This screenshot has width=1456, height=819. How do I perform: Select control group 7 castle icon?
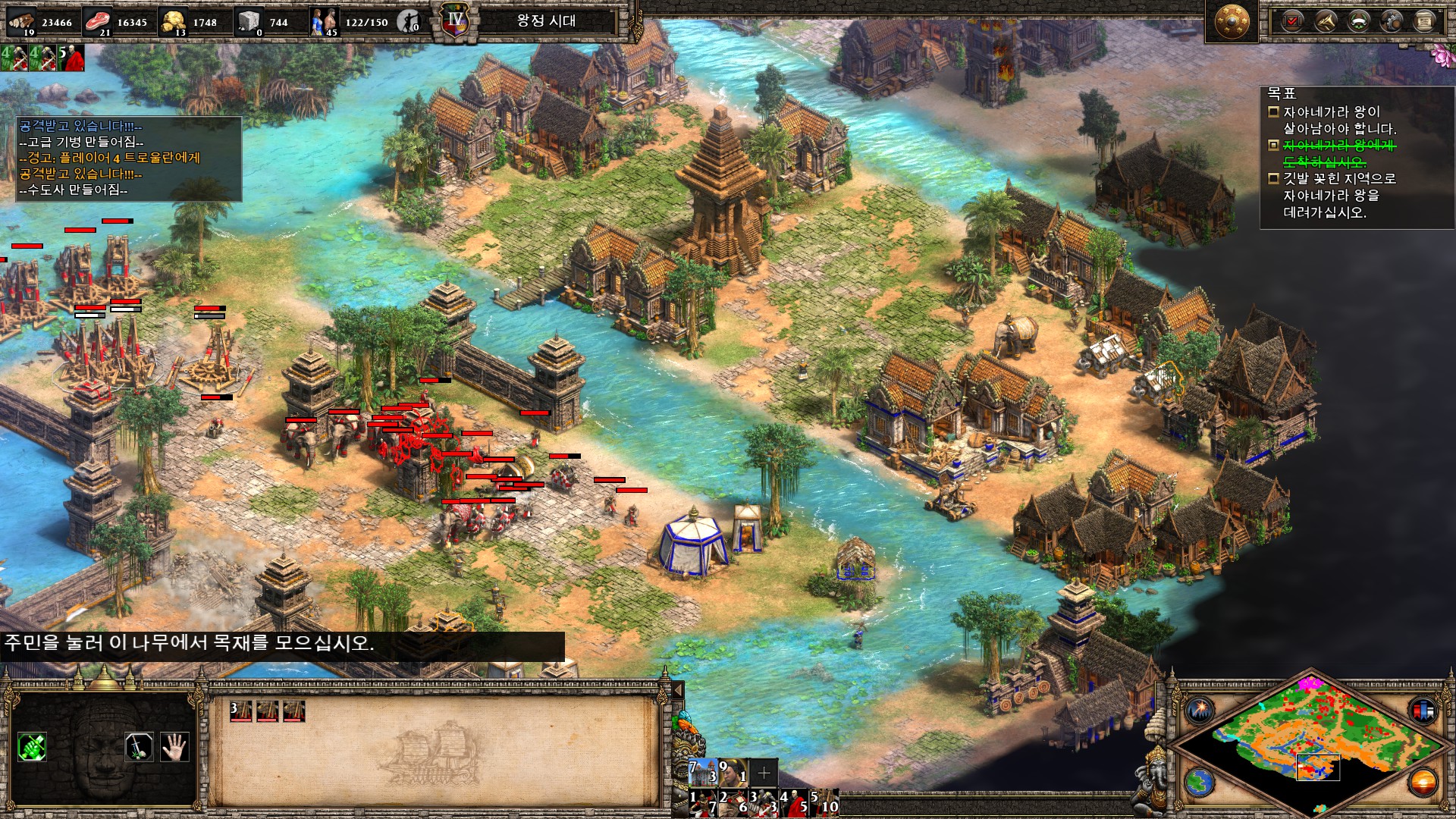pyautogui.click(x=703, y=772)
